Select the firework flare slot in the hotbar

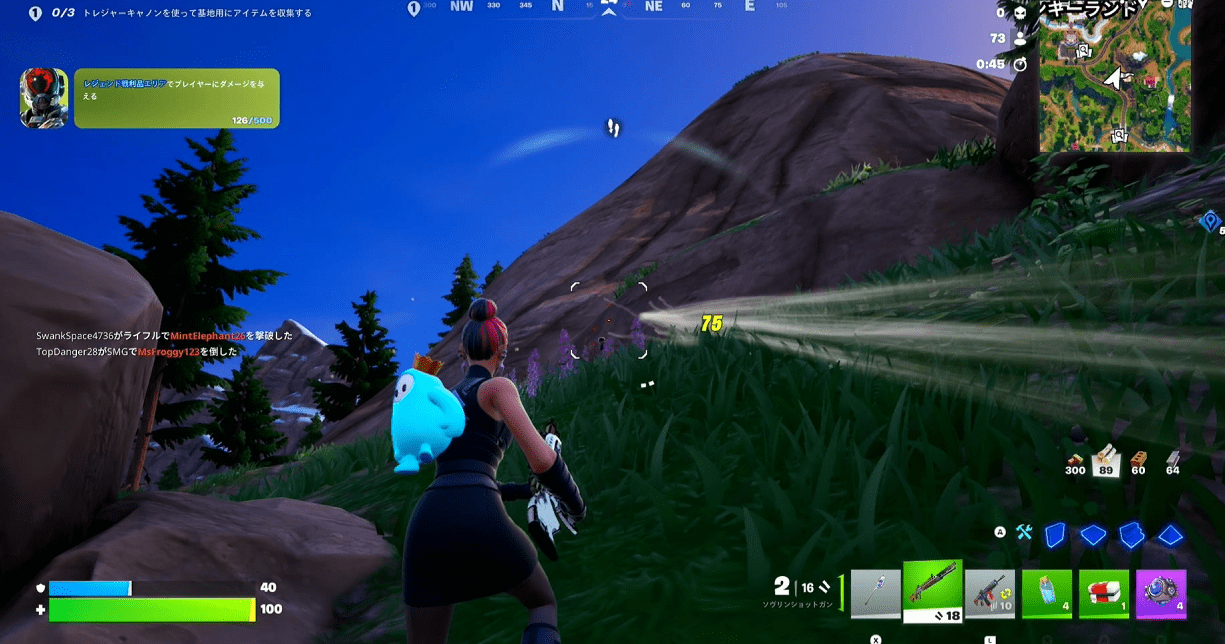(x=876, y=594)
